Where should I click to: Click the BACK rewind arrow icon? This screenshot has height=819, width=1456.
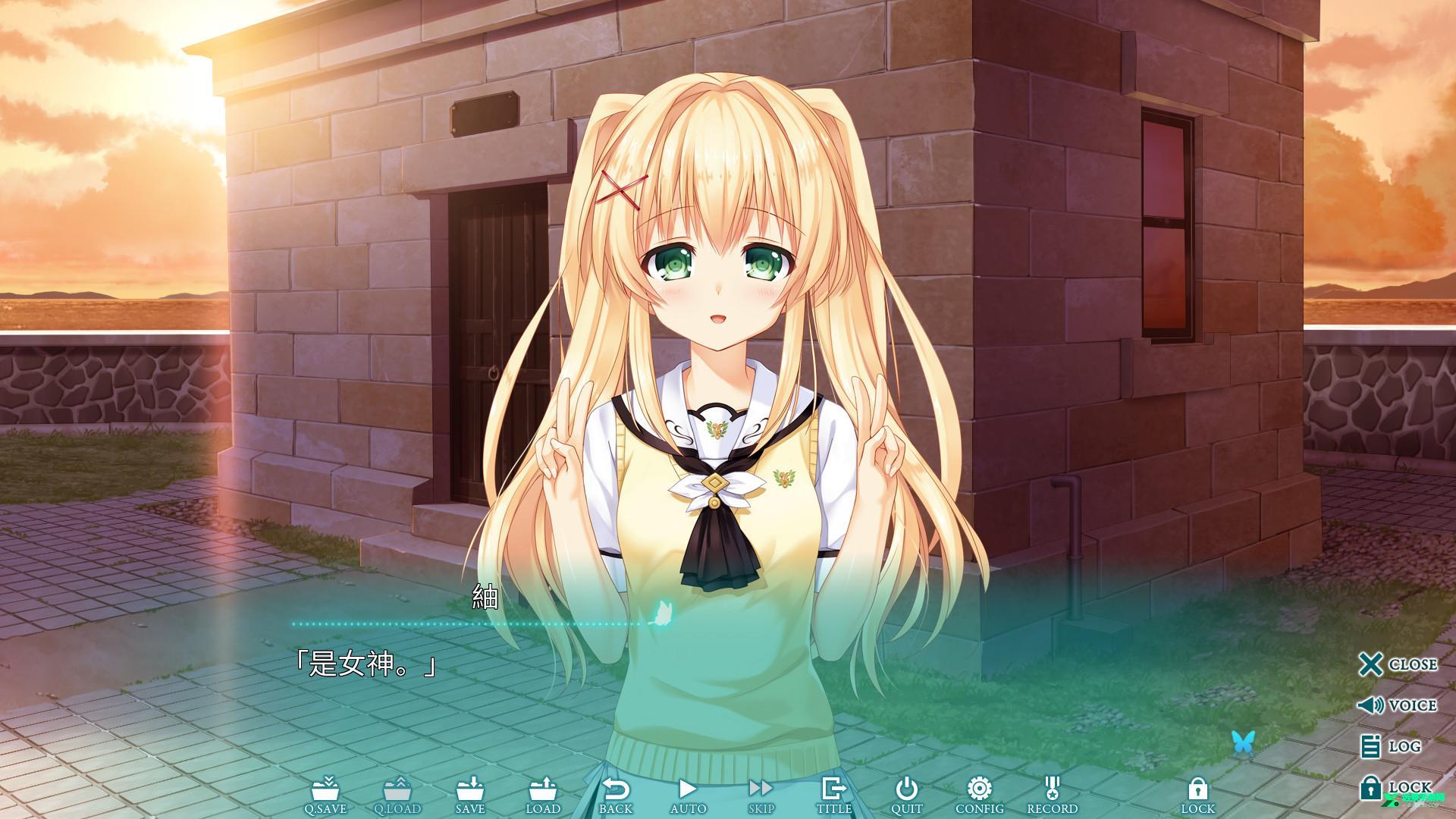coord(616,791)
